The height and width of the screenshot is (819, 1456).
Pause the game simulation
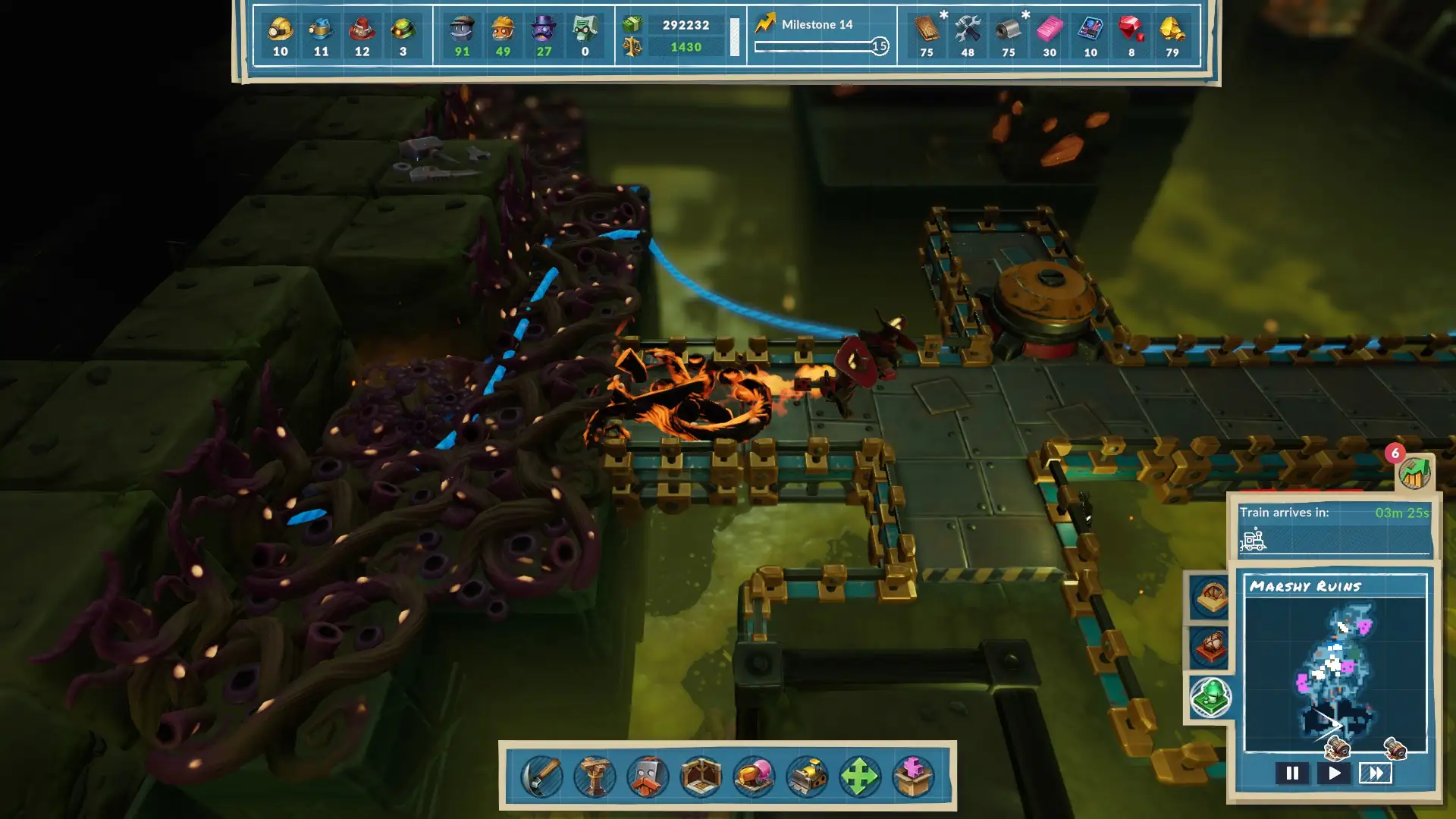pyautogui.click(x=1294, y=774)
